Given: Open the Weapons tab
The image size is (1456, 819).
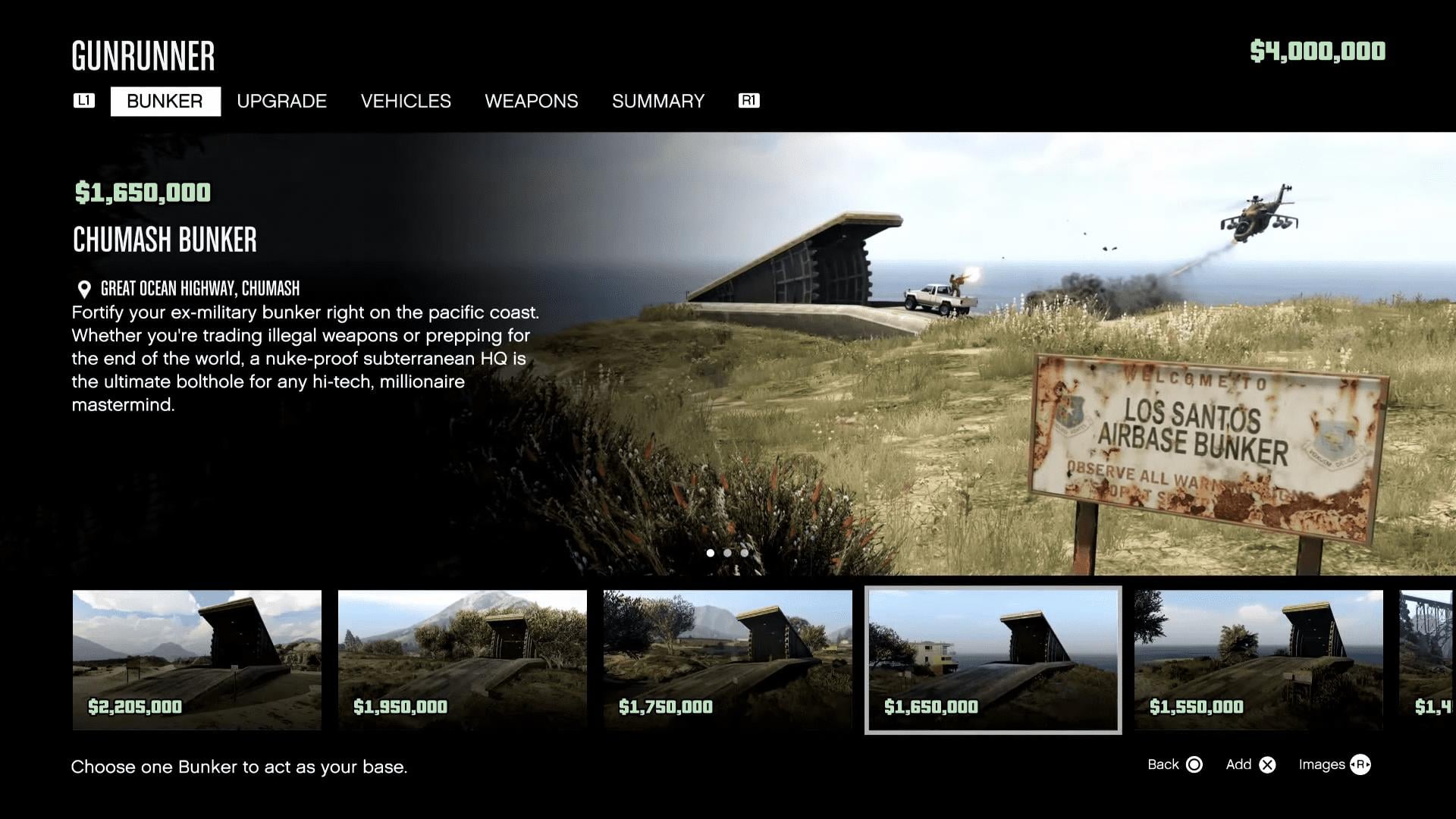Looking at the screenshot, I should 531,101.
